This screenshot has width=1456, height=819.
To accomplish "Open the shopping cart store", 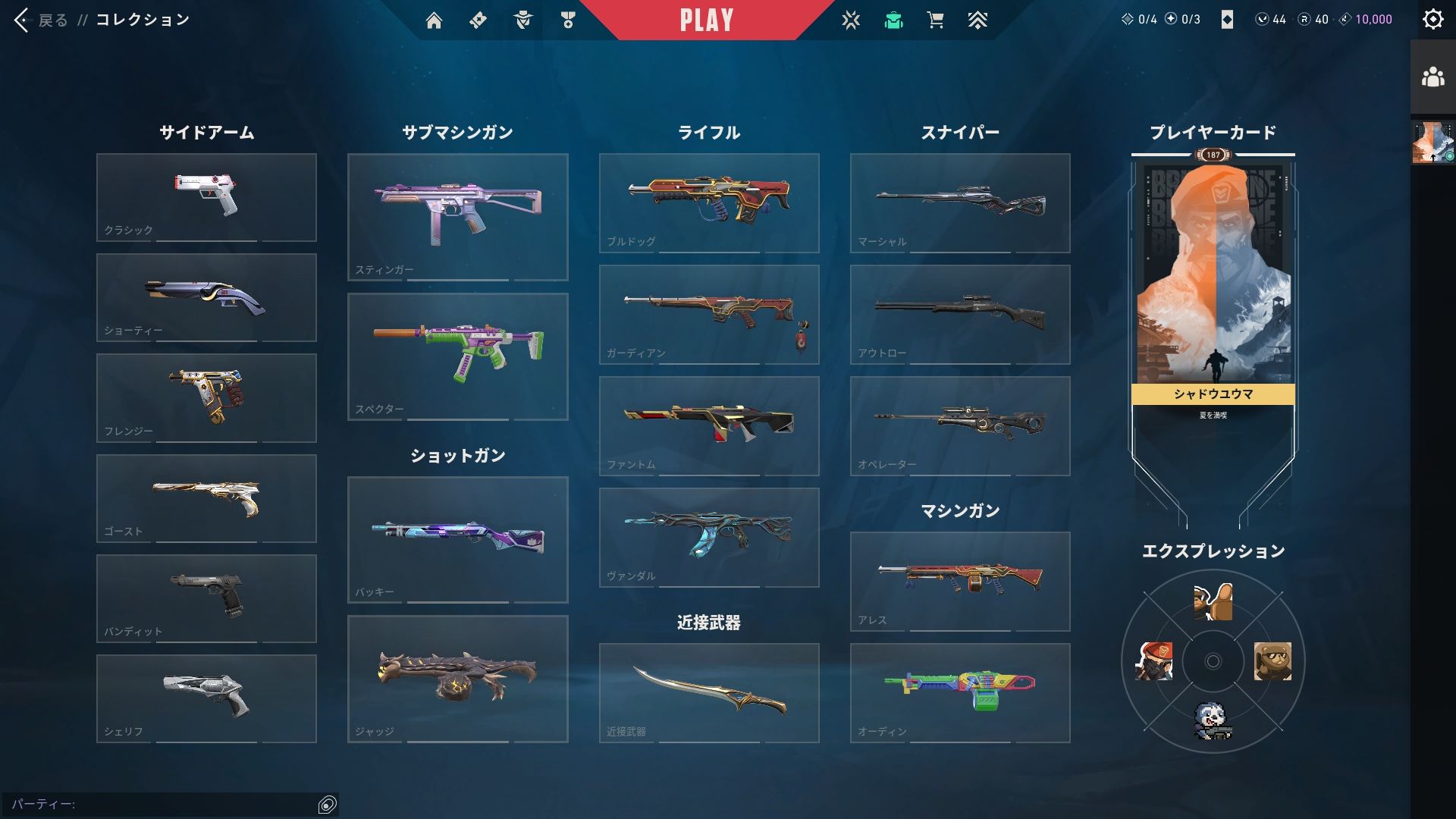I will click(935, 20).
